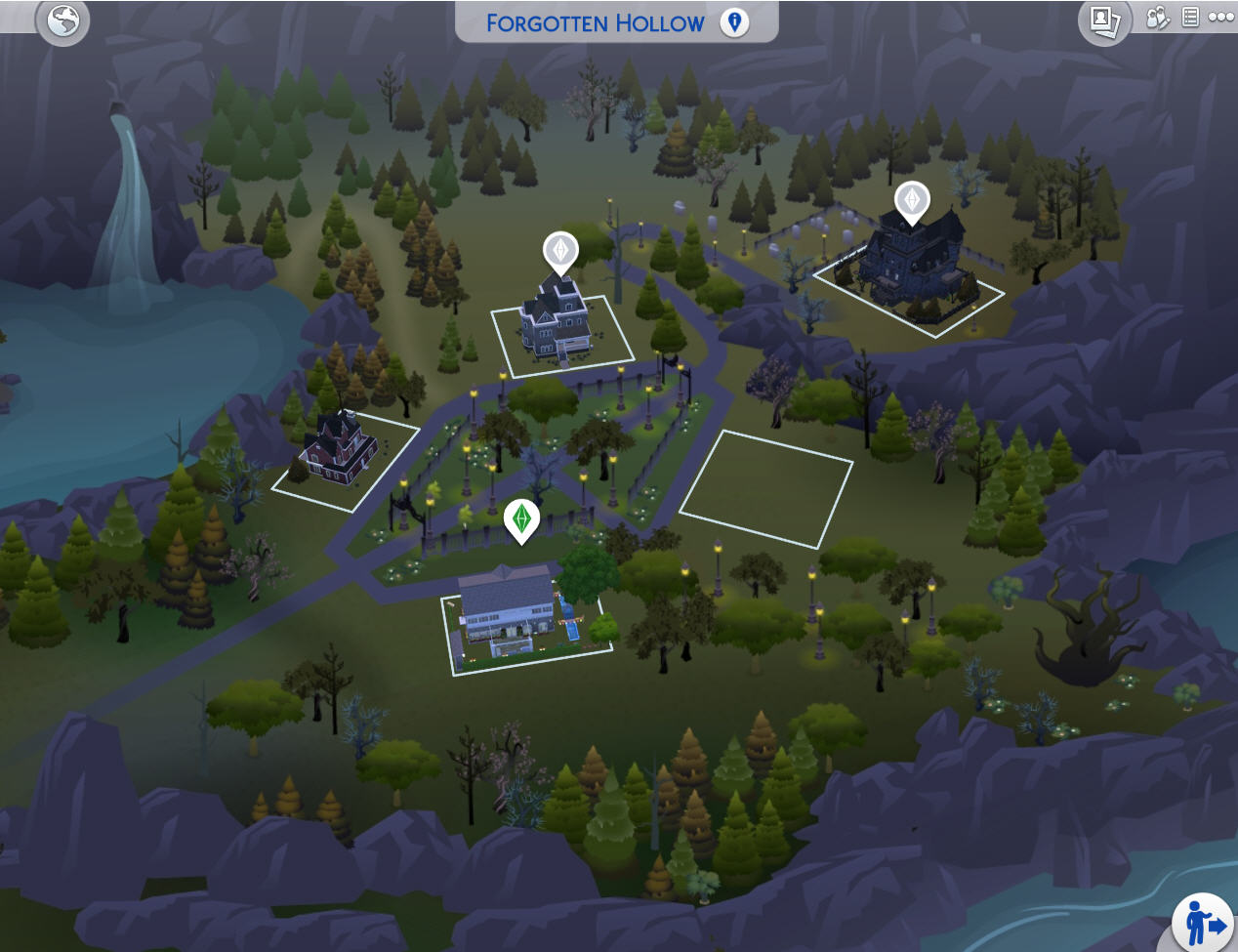
Task: Select the empty outlined lot
Action: click(x=766, y=487)
